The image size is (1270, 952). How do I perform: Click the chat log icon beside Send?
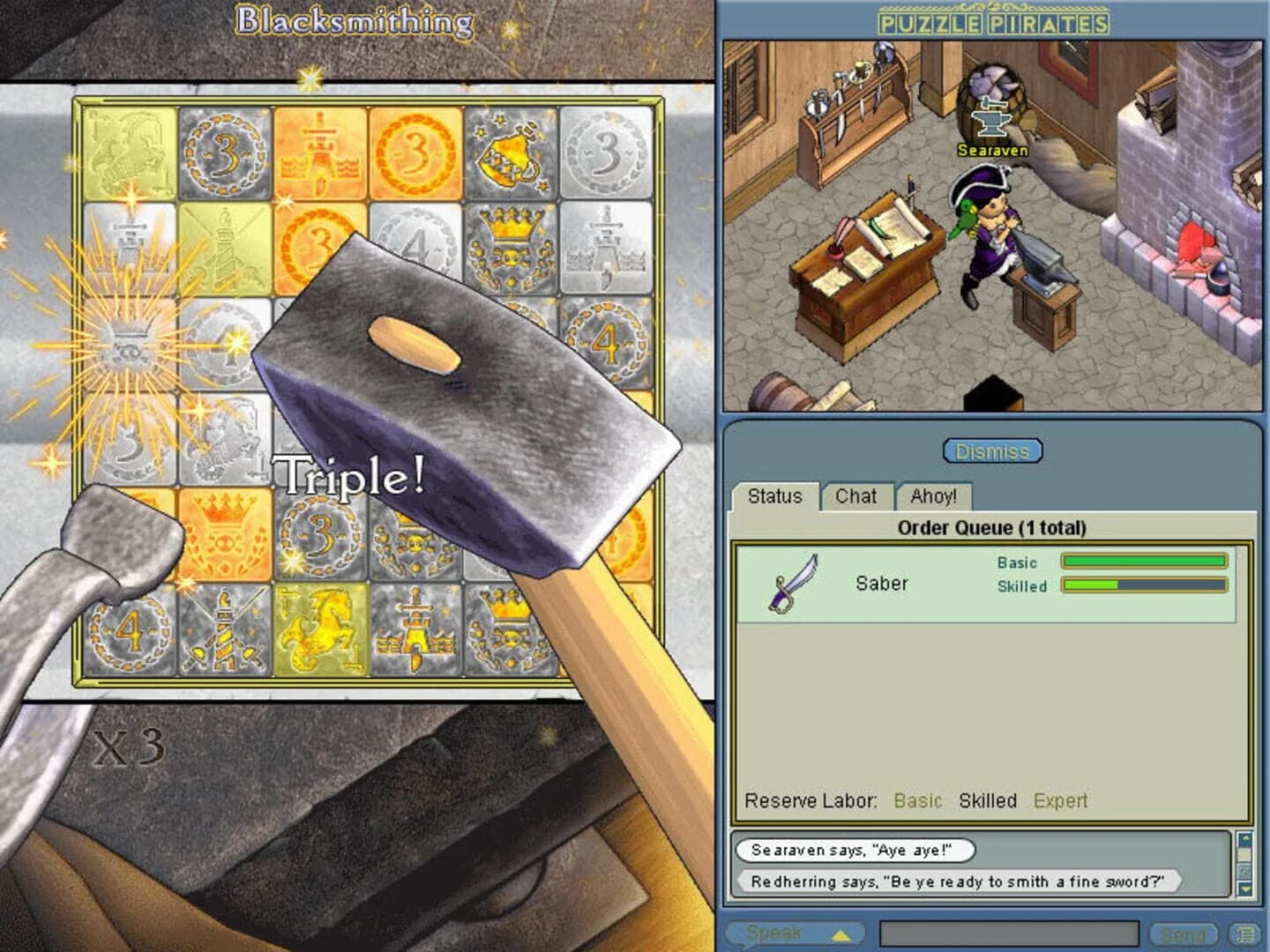[1244, 933]
